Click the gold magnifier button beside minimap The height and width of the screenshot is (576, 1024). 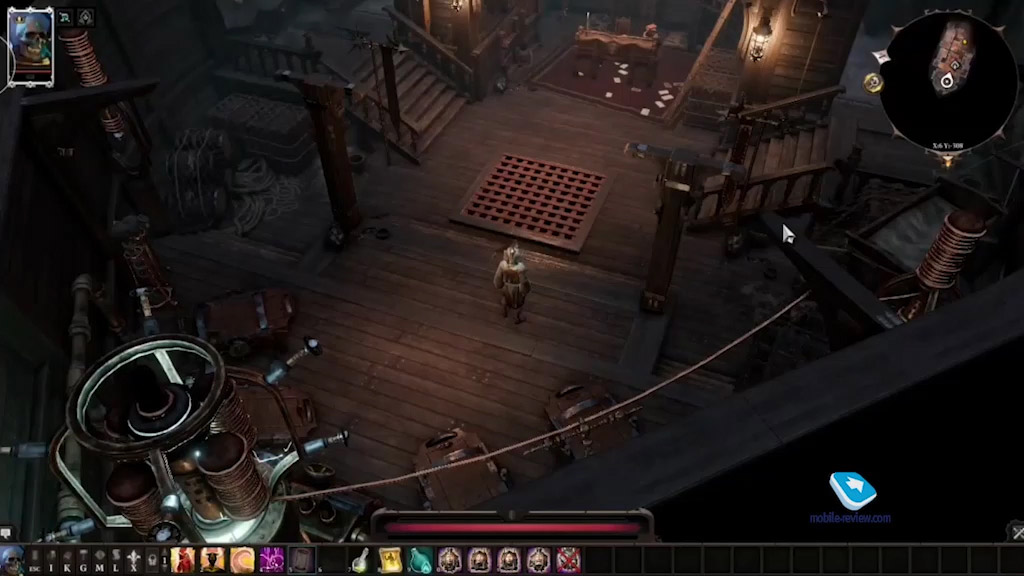(x=874, y=84)
